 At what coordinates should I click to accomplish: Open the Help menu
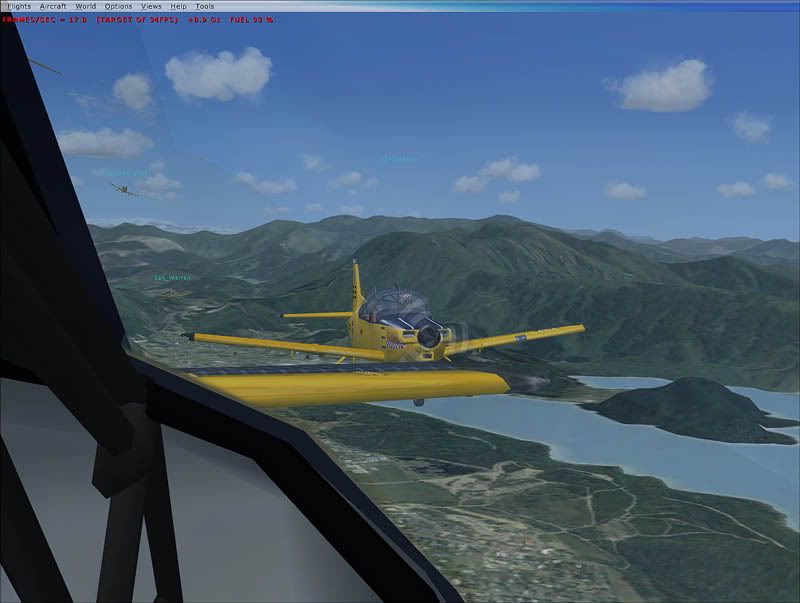[179, 6]
